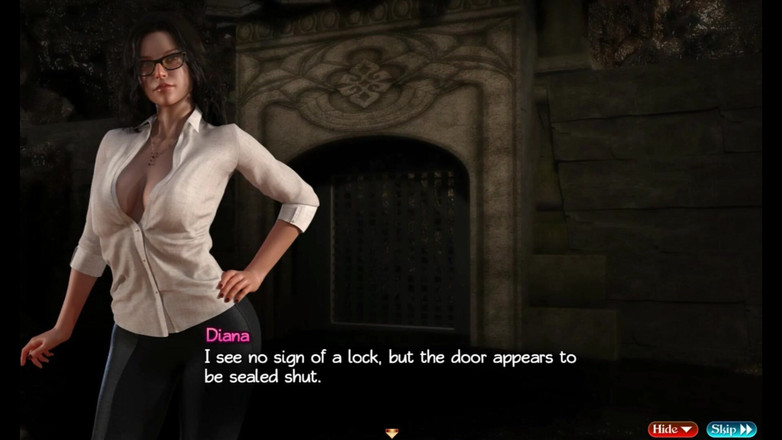The image size is (782, 440).
Task: Advance dialogue with the orange arrow indicator
Action: point(391,433)
